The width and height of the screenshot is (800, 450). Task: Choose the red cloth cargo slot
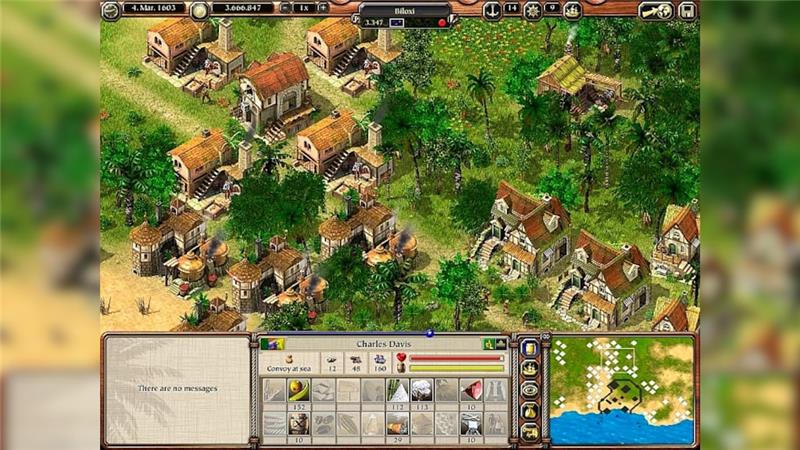coord(471,391)
